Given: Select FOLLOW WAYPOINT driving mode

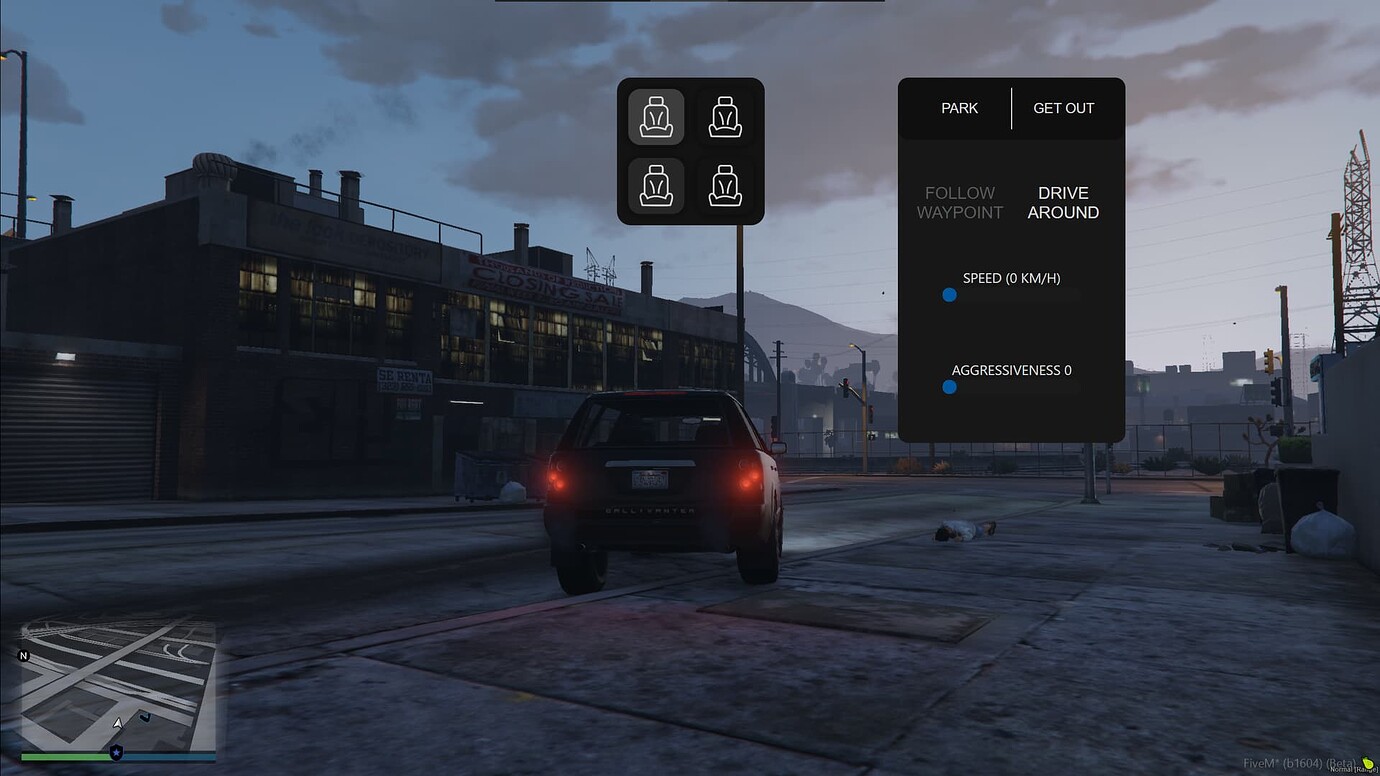Looking at the screenshot, I should (959, 202).
